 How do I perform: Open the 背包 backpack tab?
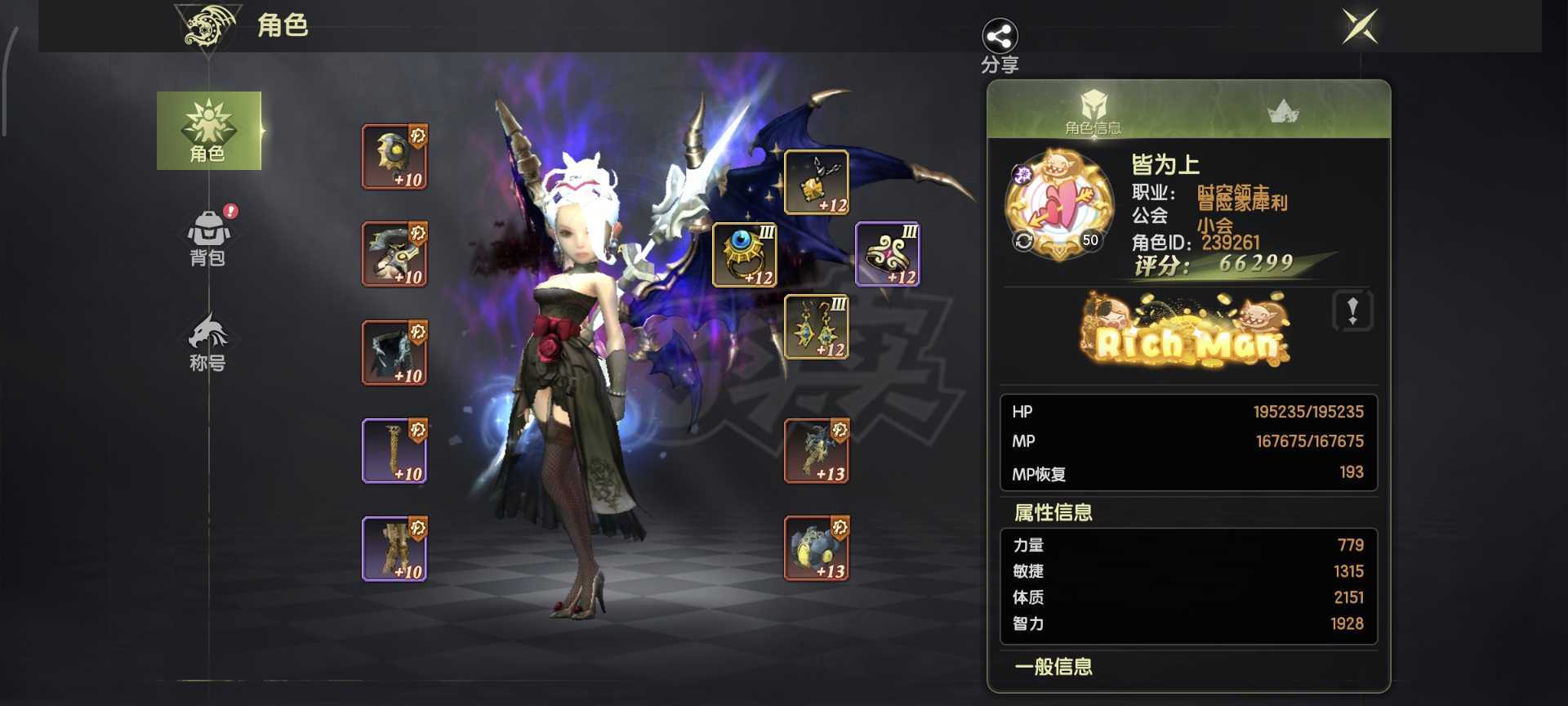pyautogui.click(x=208, y=238)
